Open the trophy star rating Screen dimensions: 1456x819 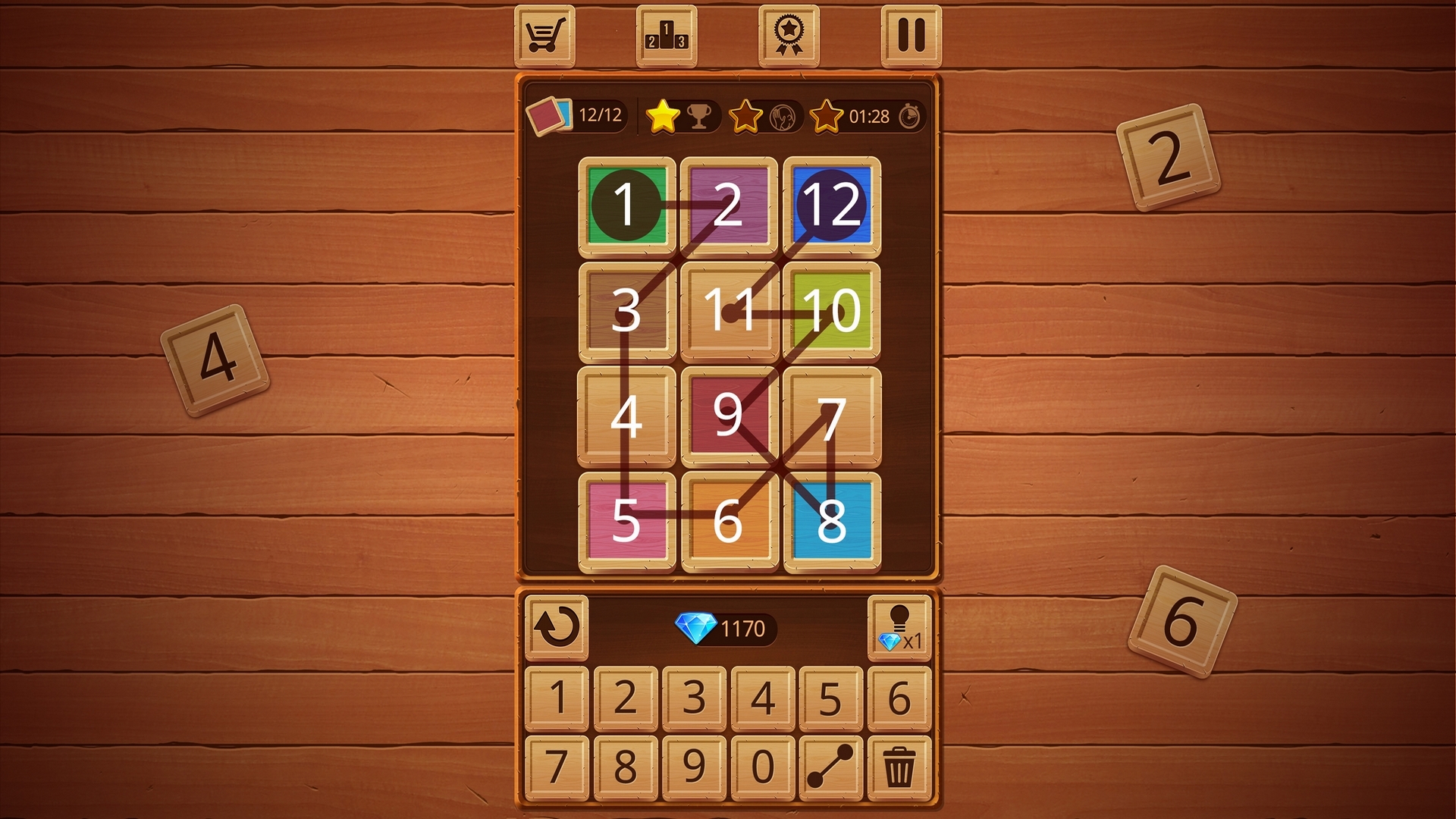point(681,115)
